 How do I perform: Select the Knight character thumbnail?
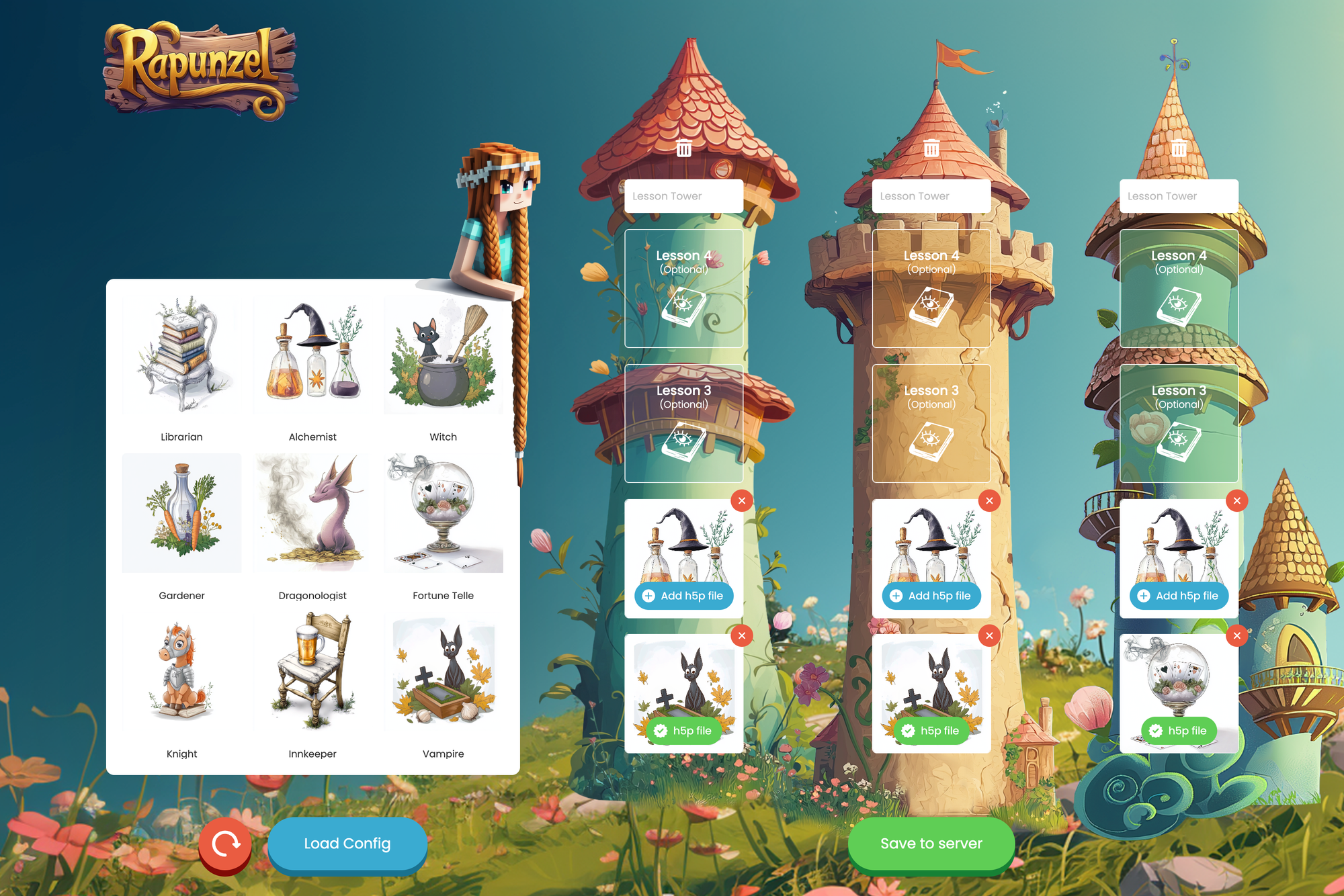[181, 671]
